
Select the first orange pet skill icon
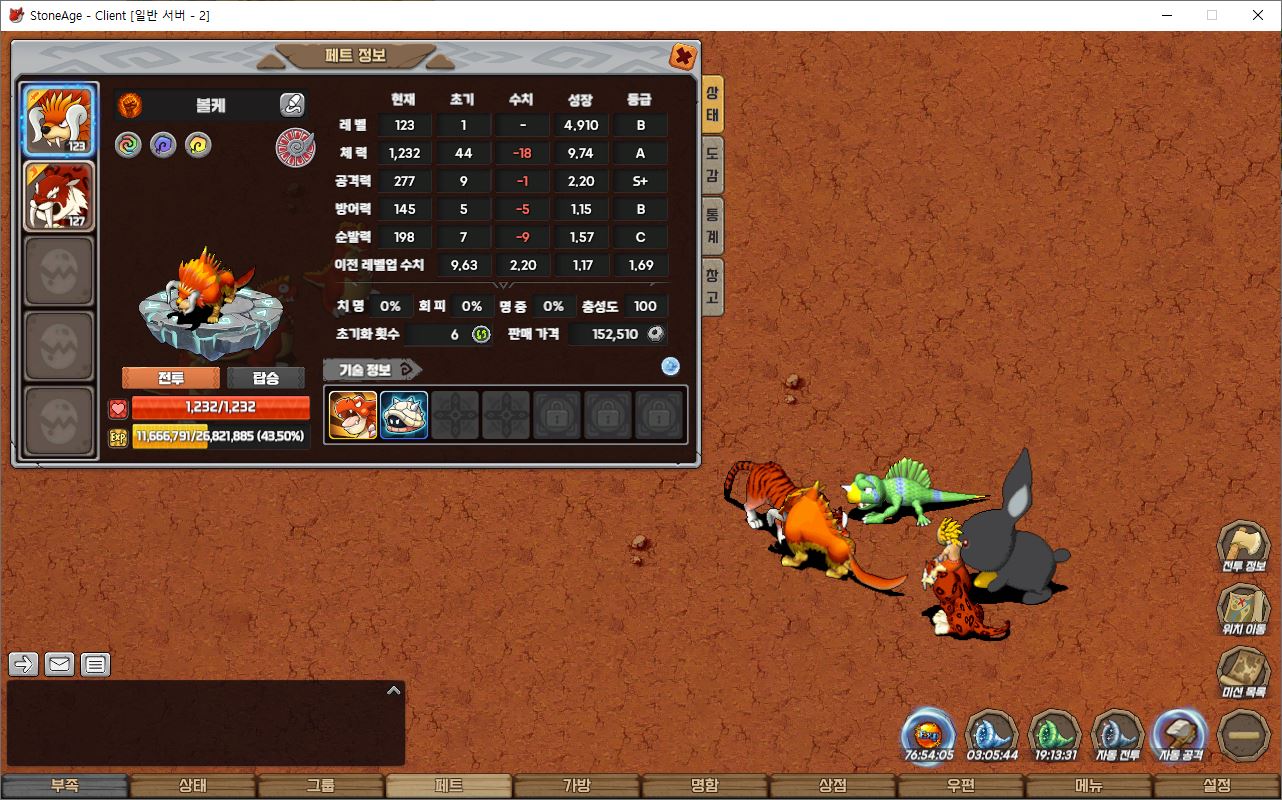coord(353,415)
